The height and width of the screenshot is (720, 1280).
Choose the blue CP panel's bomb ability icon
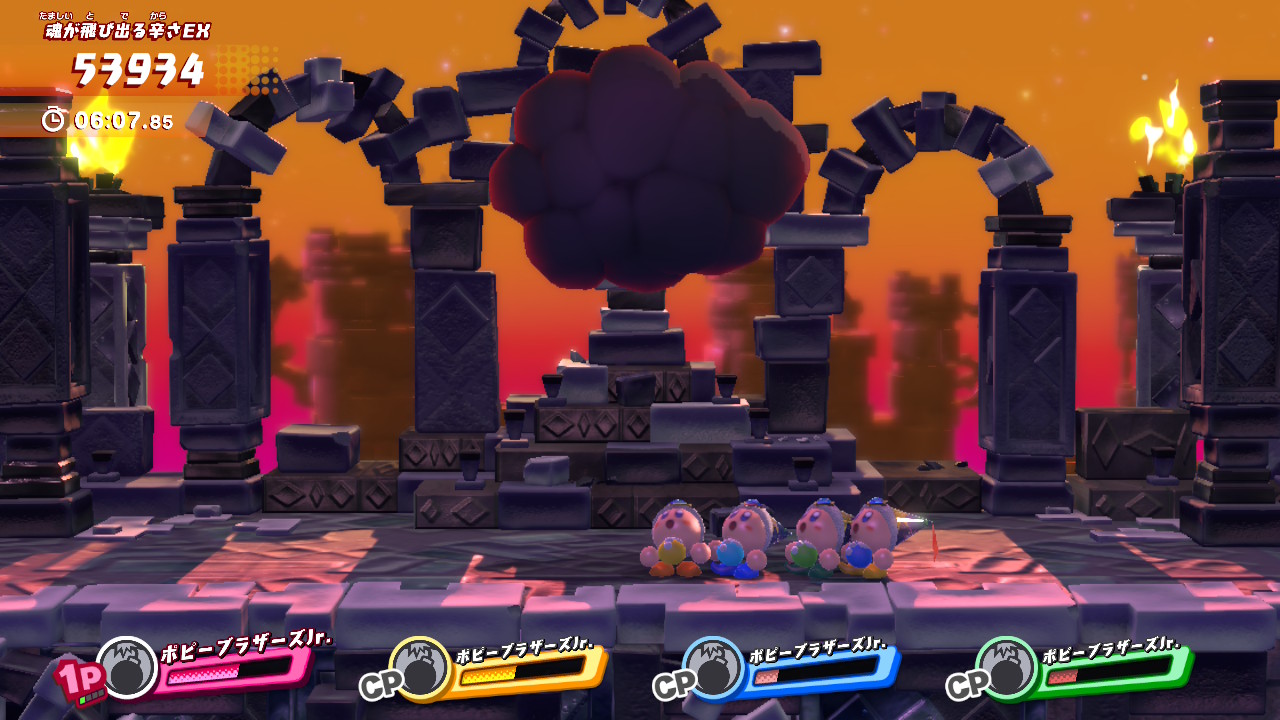pos(714,667)
